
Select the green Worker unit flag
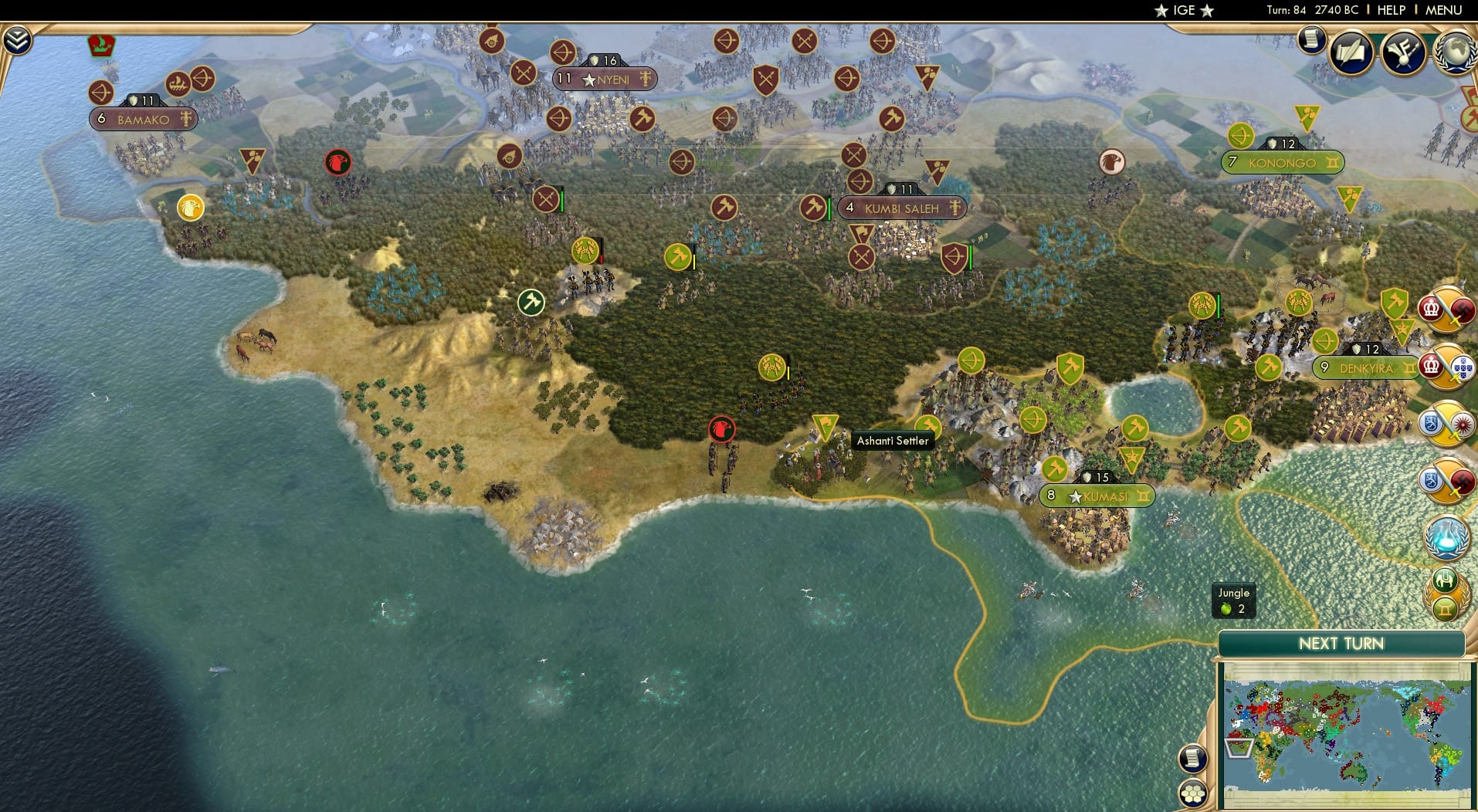530,303
